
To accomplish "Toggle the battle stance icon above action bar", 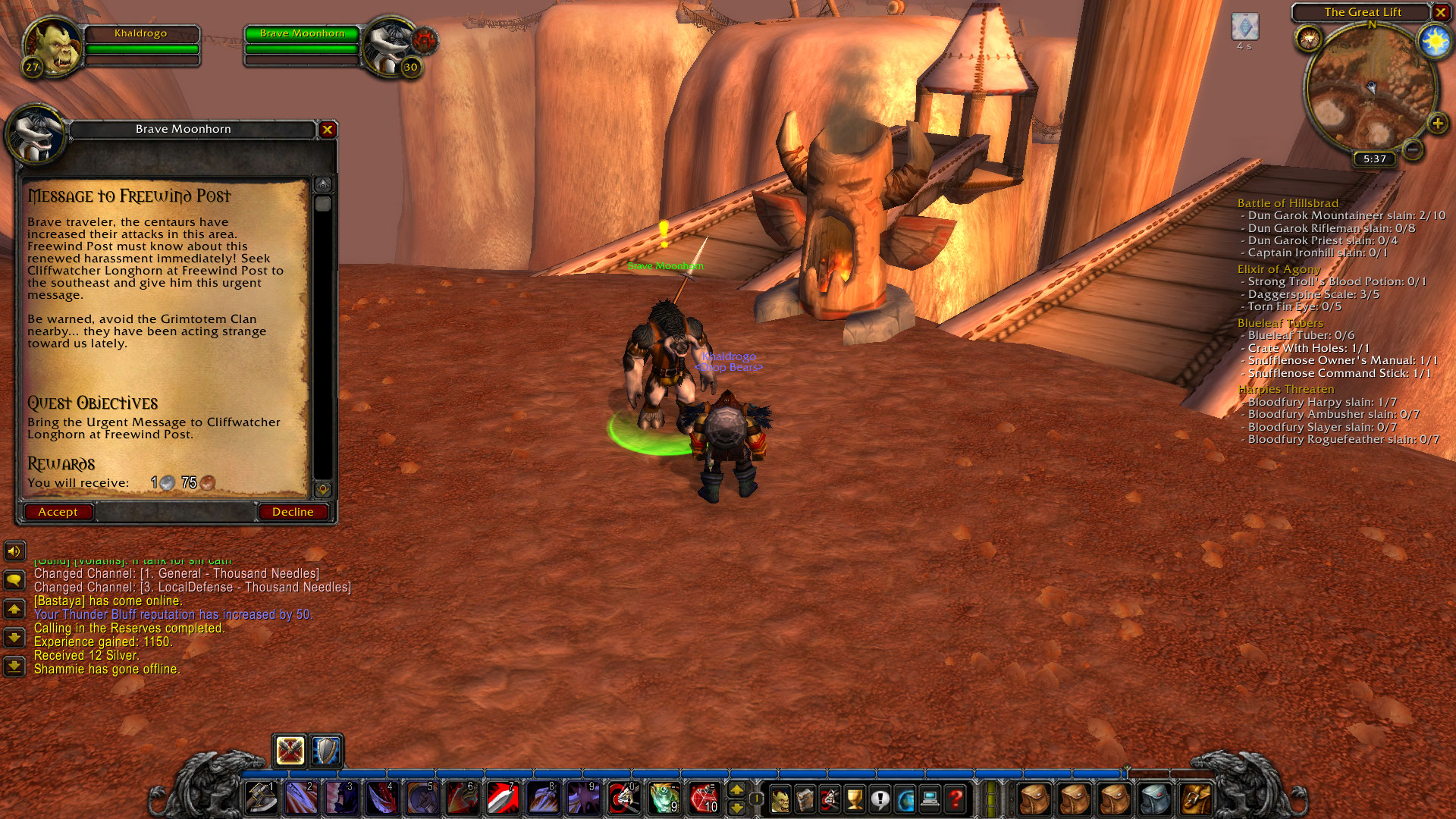I will 290,751.
